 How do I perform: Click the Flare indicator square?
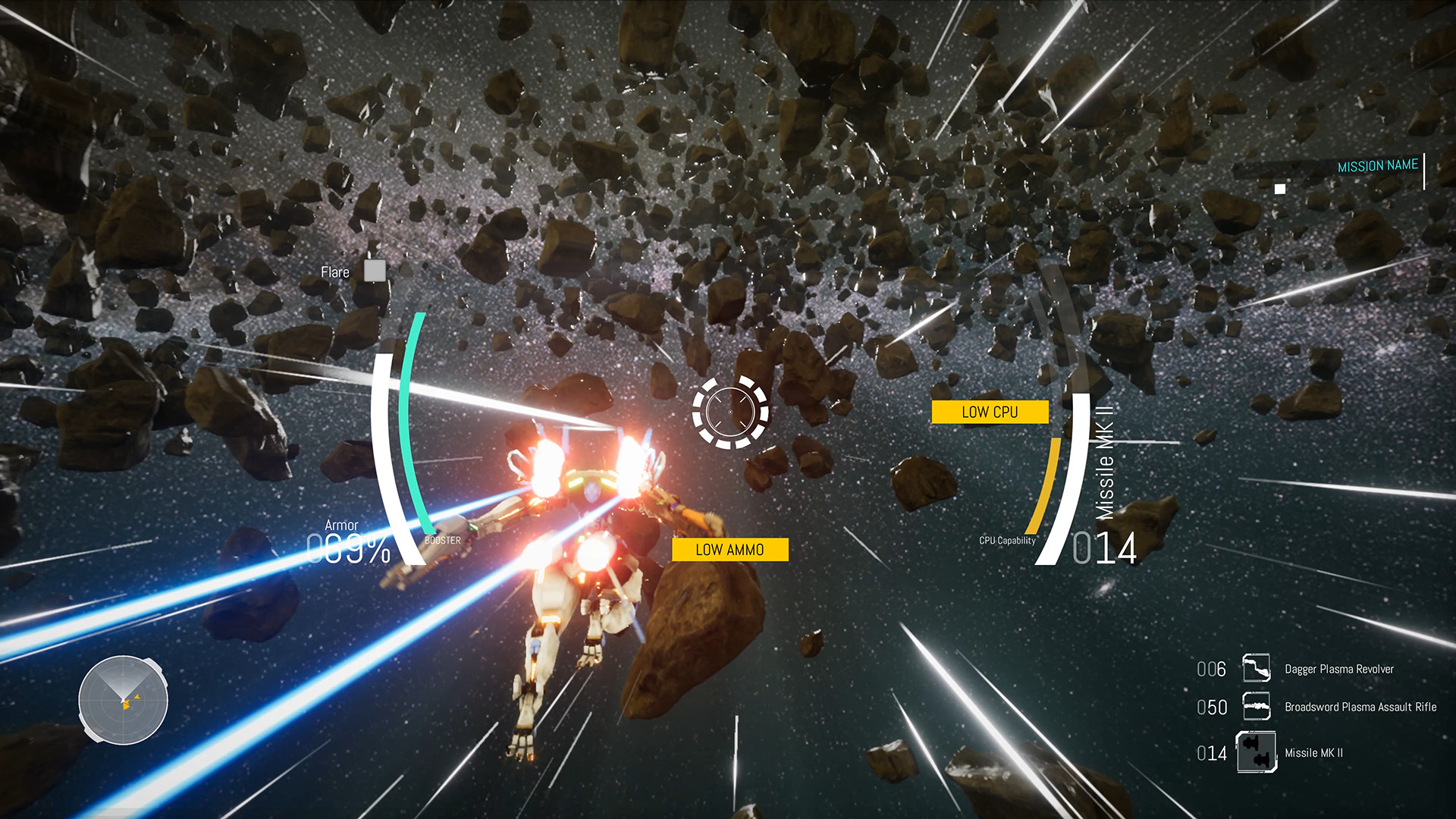point(373,271)
